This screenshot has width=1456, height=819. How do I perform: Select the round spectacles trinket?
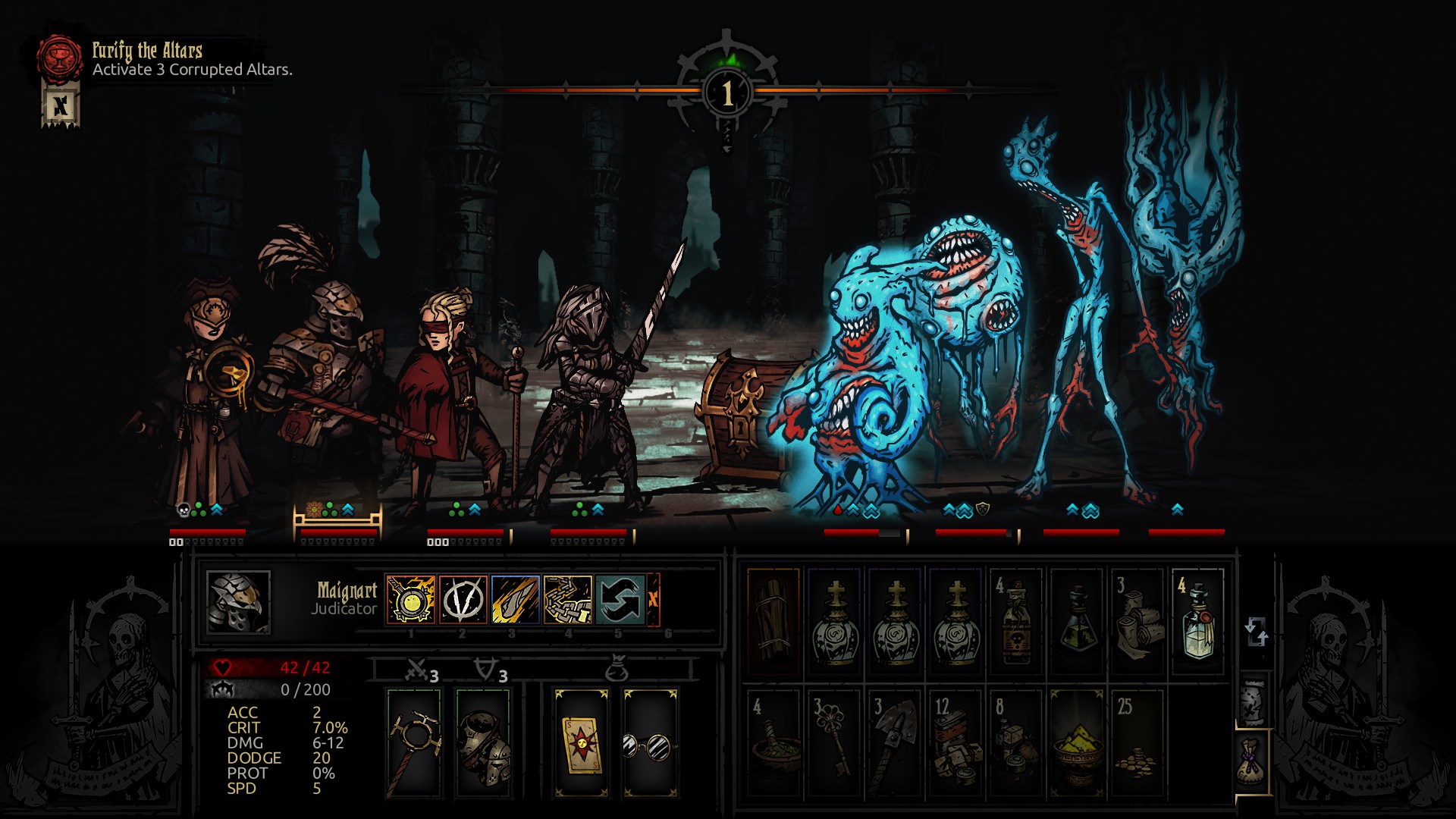650,743
